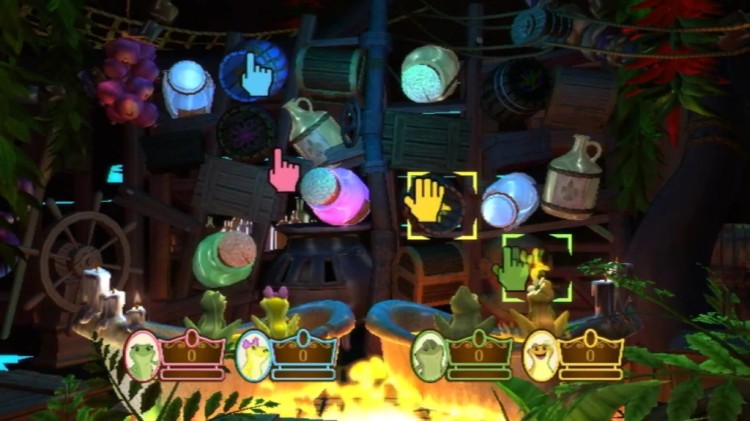This screenshot has width=750, height=421.
Task: Pick the blue jar under the blue hand
Action: click(252, 72)
